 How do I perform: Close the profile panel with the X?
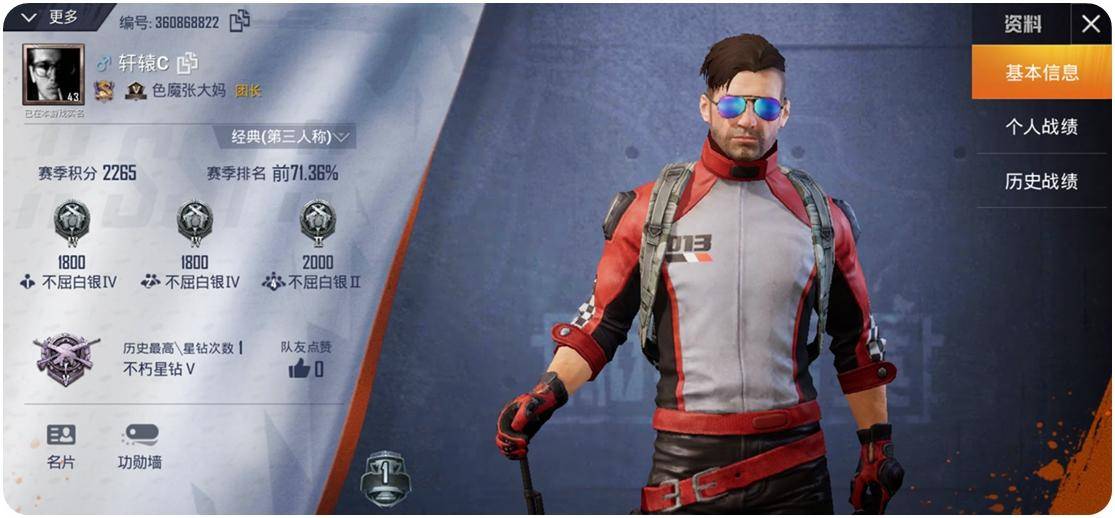pyautogui.click(x=1090, y=24)
